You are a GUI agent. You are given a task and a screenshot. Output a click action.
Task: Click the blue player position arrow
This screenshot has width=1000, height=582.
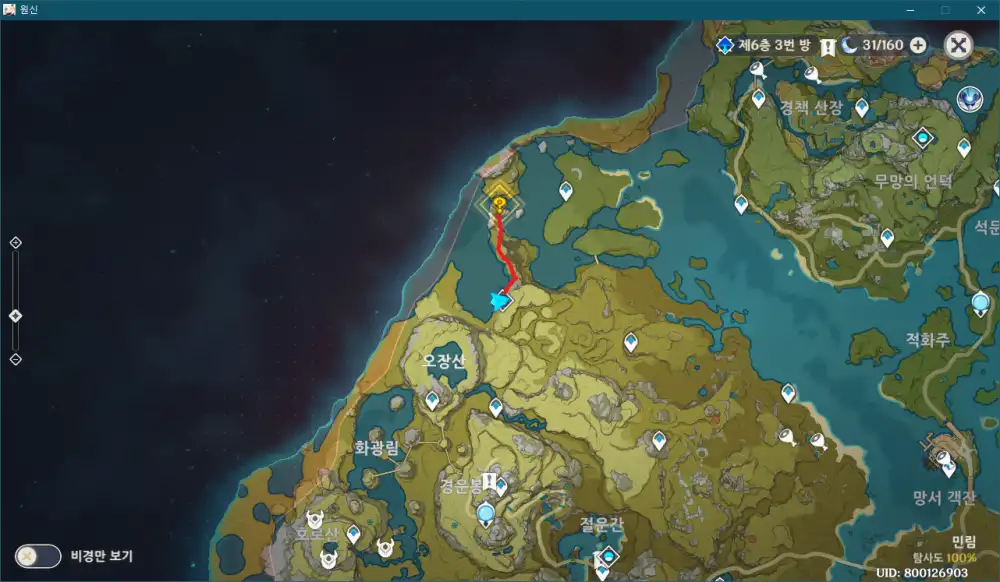(500, 300)
